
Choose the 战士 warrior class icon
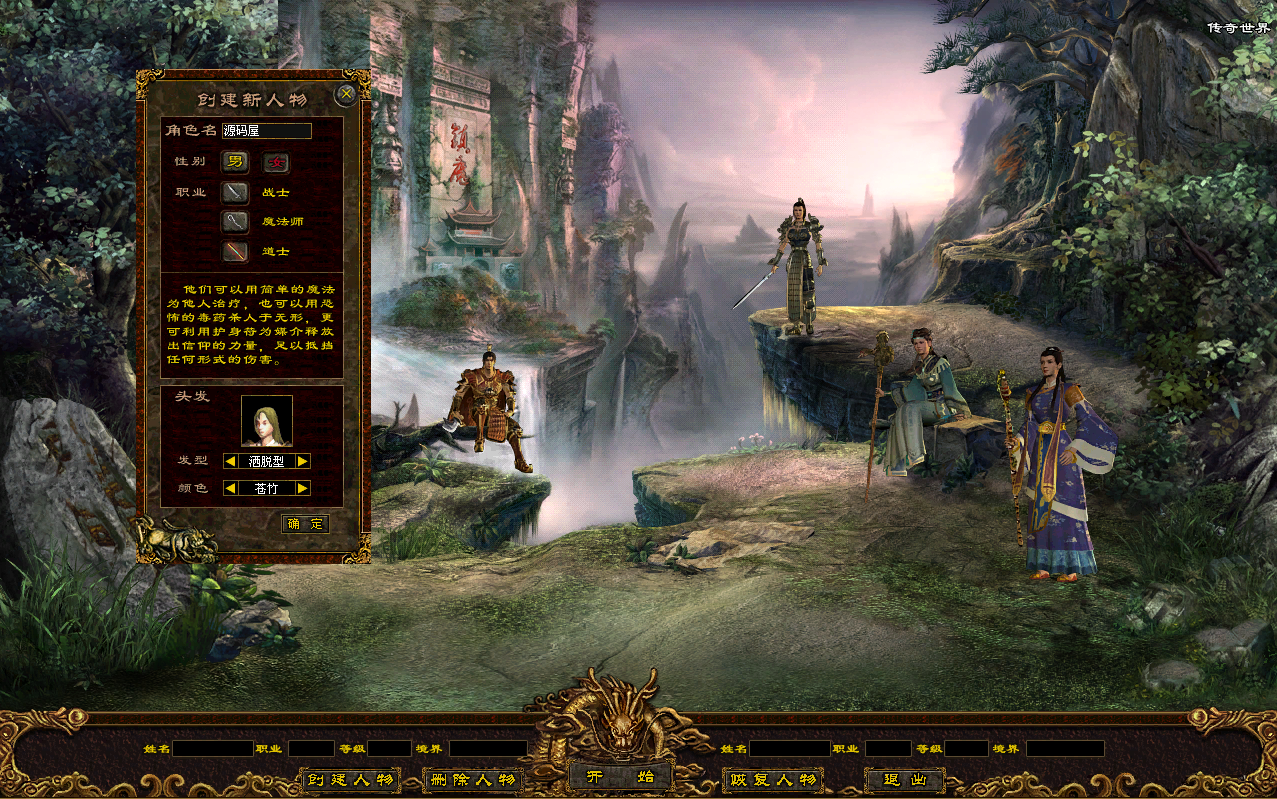click(x=235, y=192)
